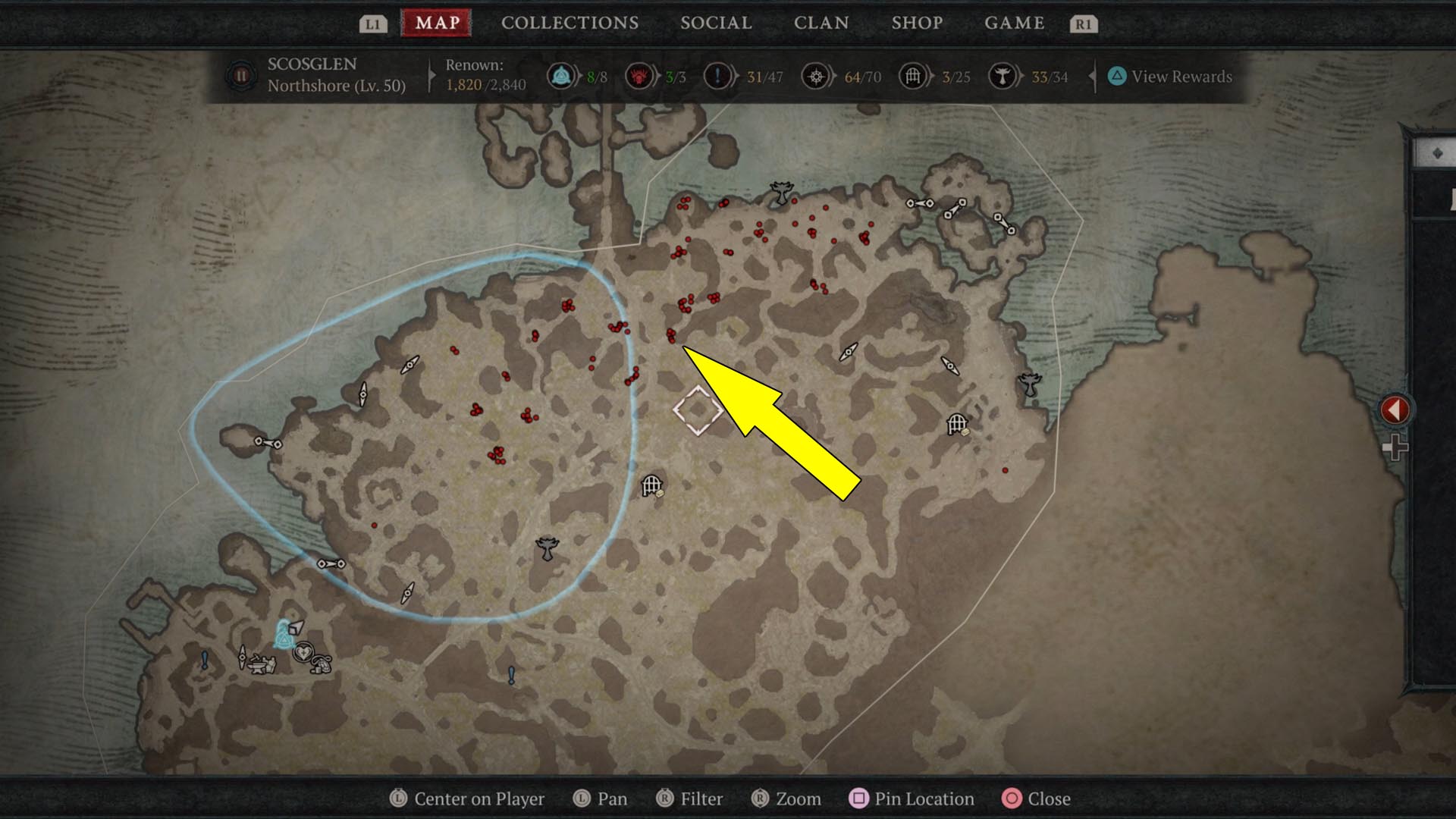Viewport: 1456px width, 819px height.
Task: Click the teal waypoint icon in the town
Action: tap(284, 639)
